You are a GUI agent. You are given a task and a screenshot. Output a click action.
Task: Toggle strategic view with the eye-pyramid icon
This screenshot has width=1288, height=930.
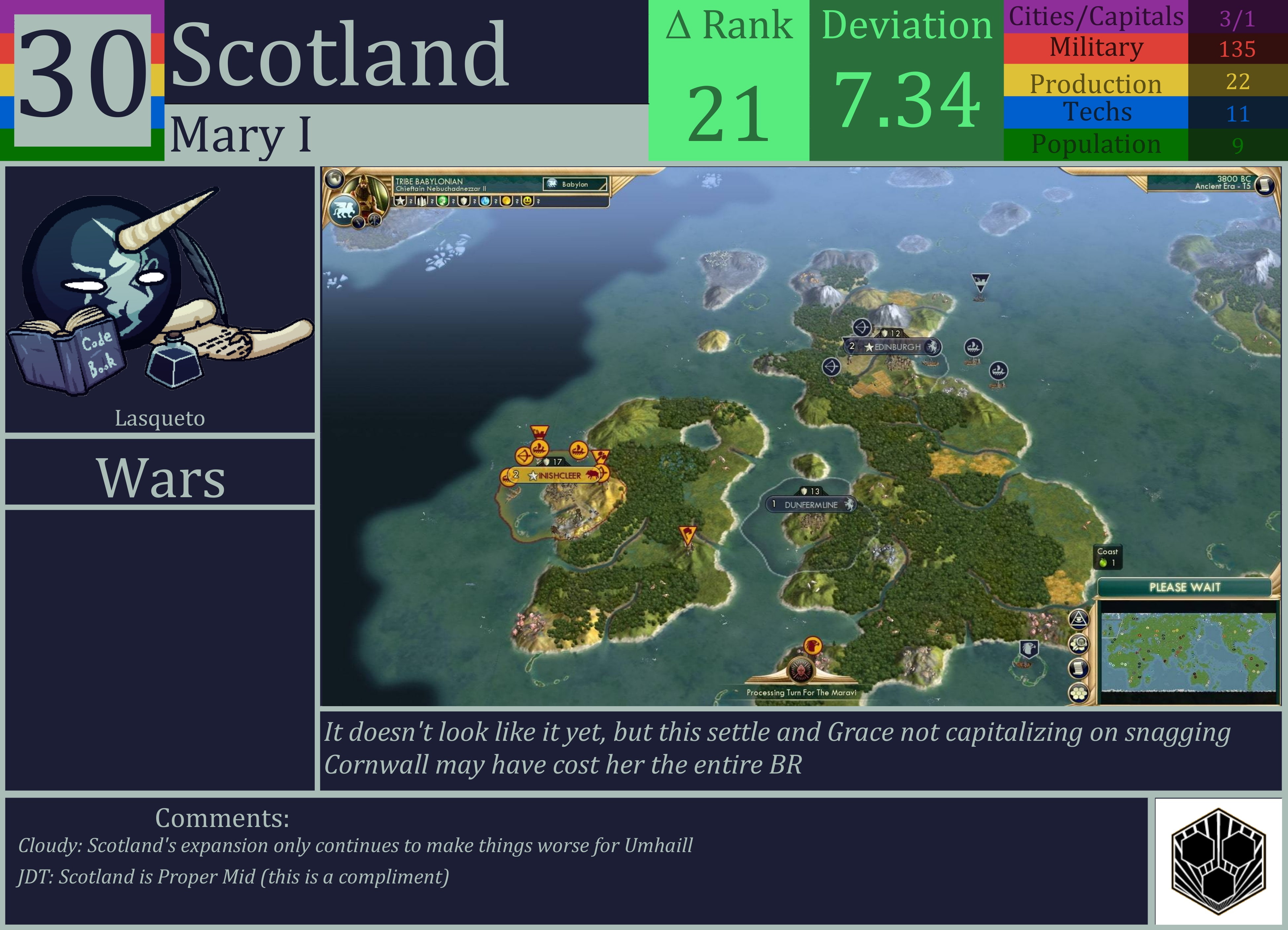point(1079,621)
